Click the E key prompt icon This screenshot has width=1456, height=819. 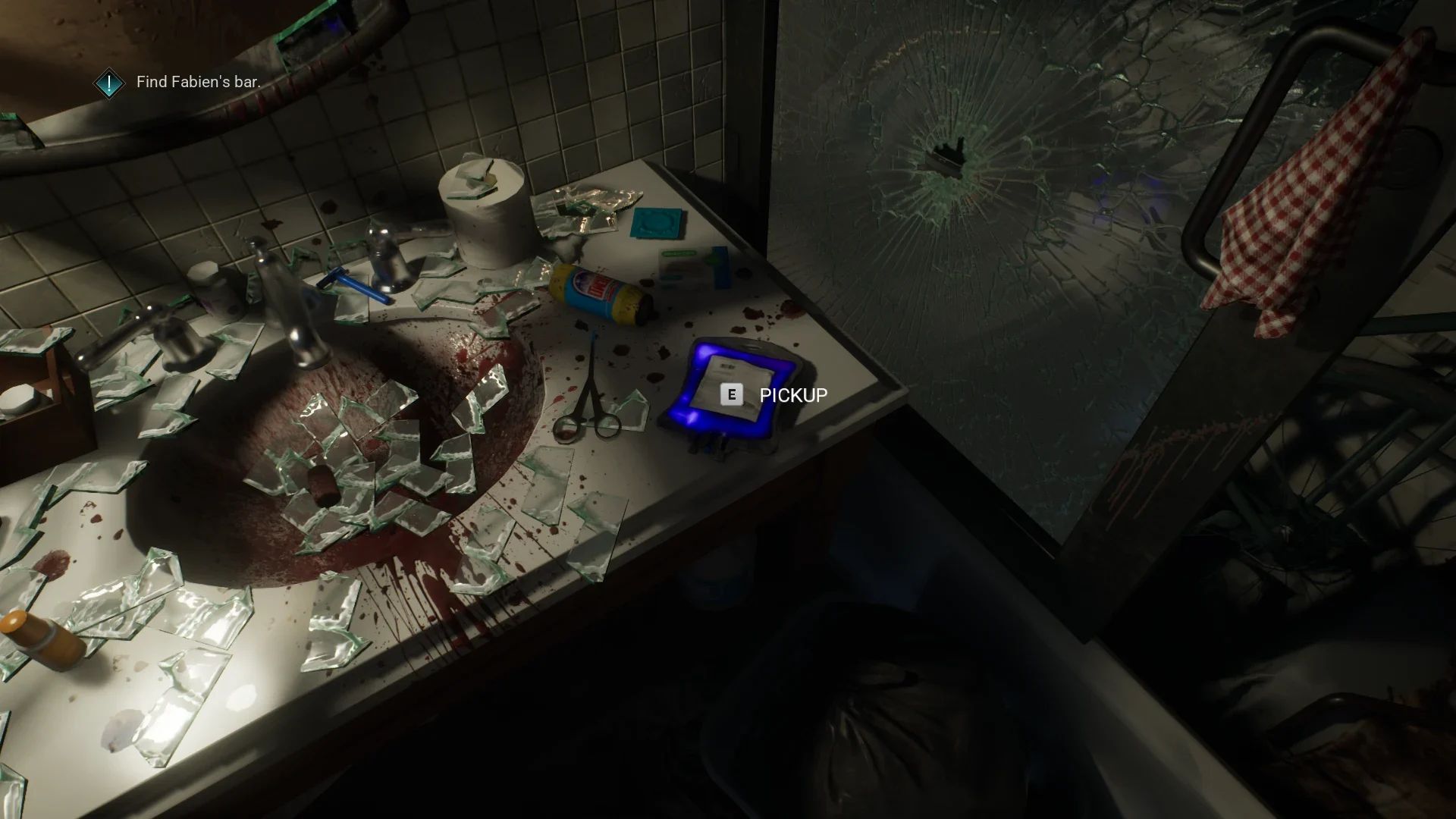[730, 394]
